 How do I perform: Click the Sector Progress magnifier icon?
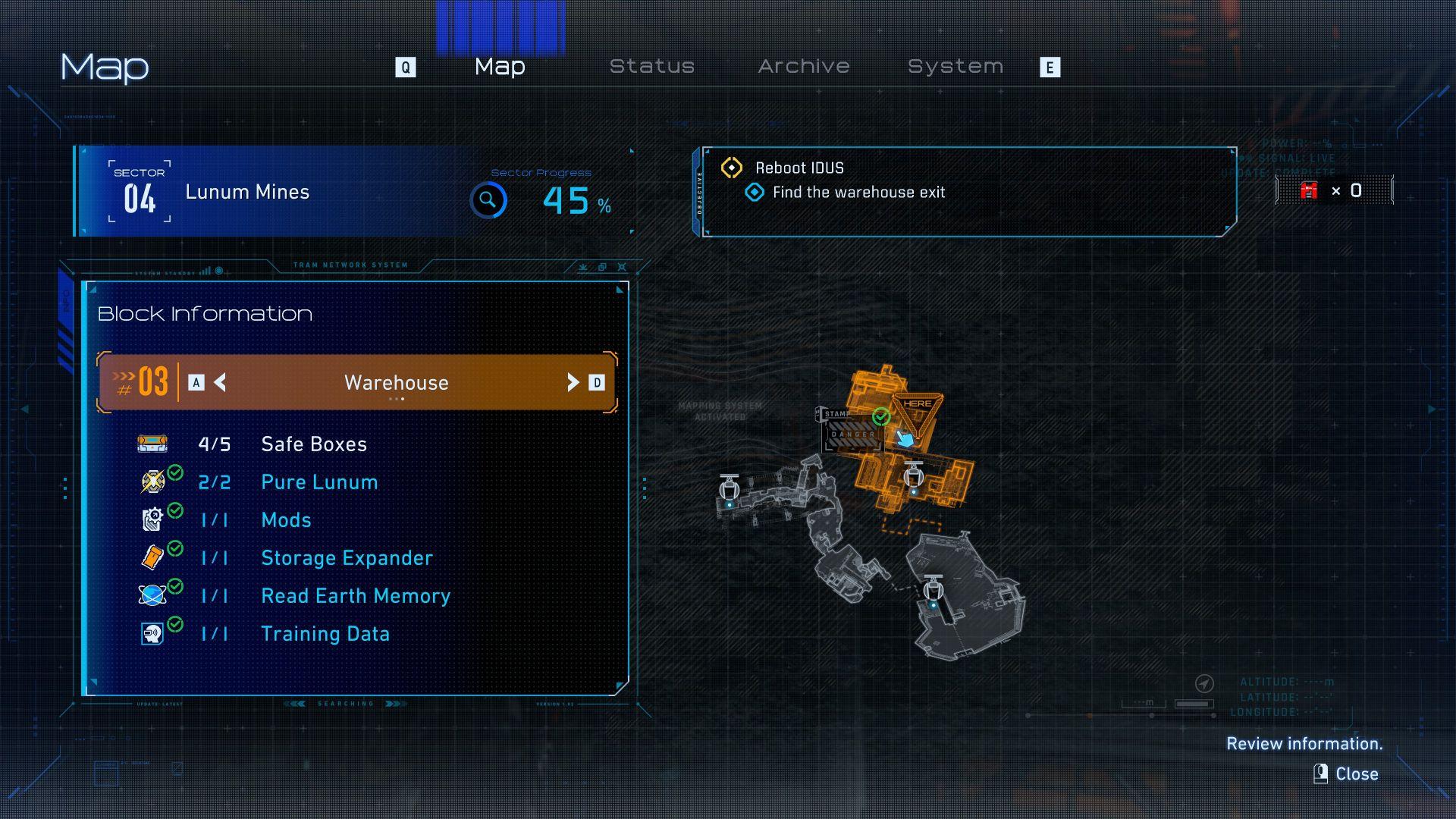pyautogui.click(x=488, y=200)
